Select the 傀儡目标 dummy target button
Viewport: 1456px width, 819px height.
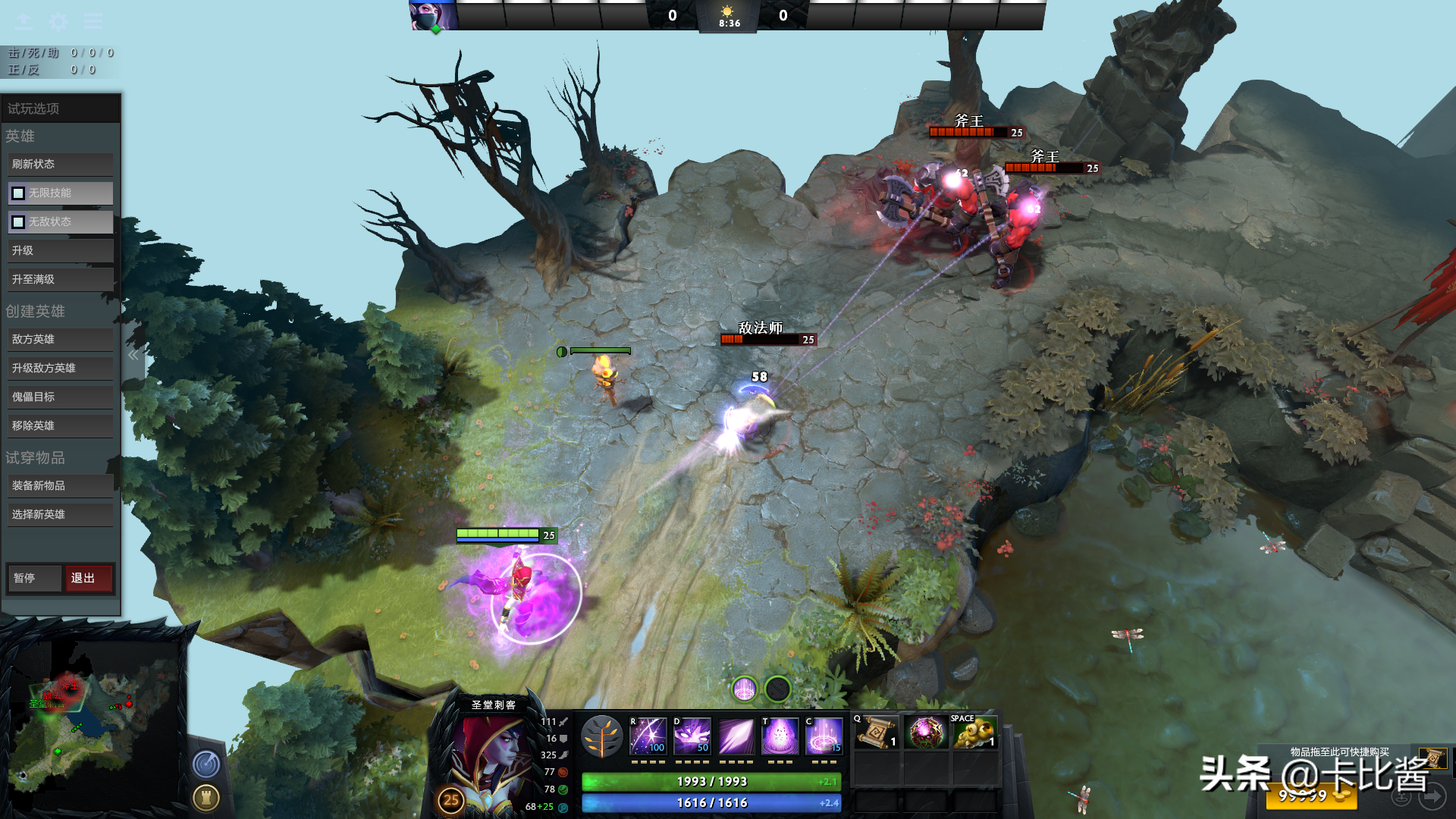[x=61, y=397]
